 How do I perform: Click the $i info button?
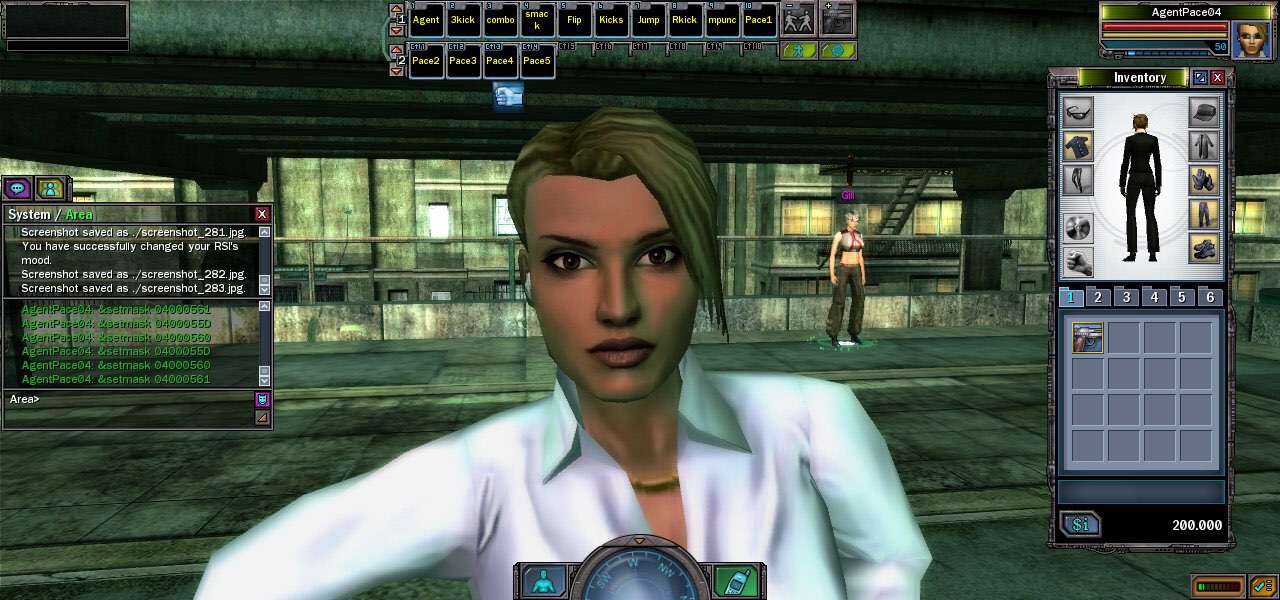click(1080, 525)
